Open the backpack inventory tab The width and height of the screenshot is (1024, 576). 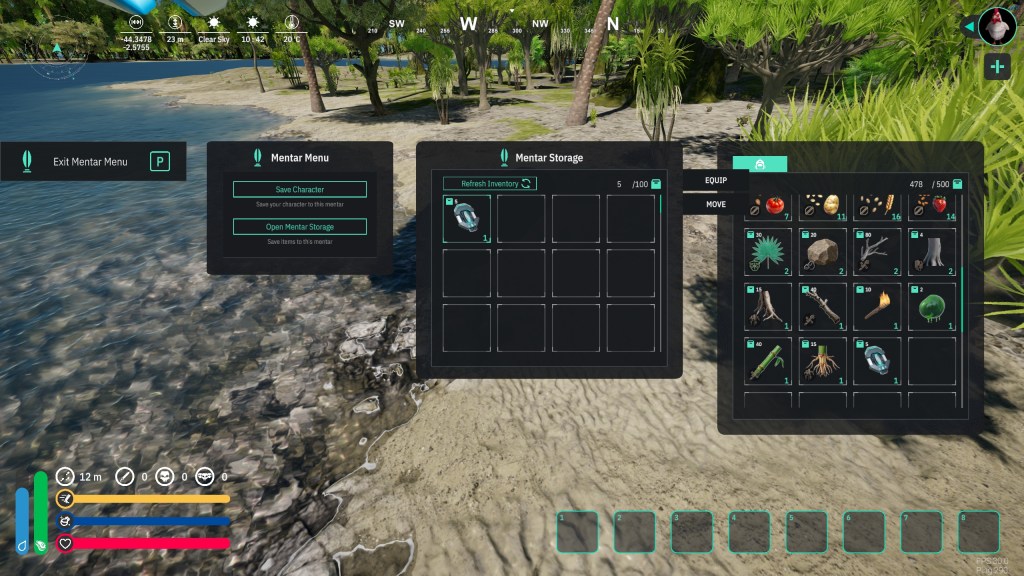point(760,164)
